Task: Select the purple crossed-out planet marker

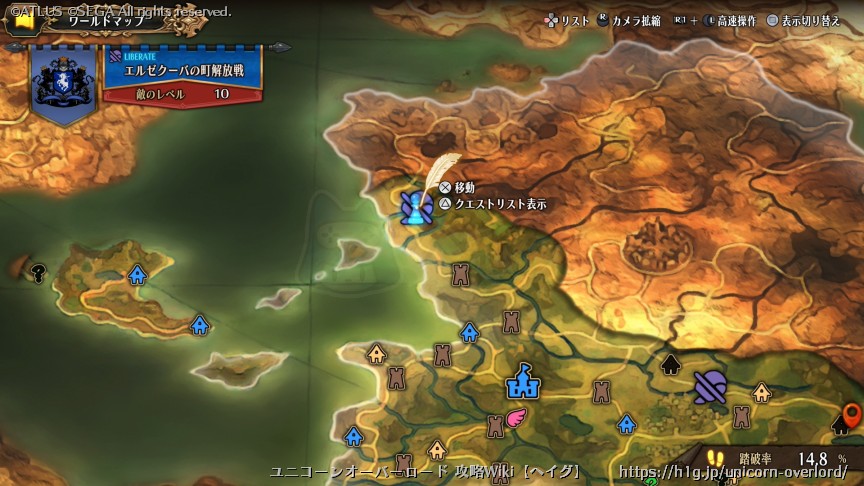Action: coord(710,386)
